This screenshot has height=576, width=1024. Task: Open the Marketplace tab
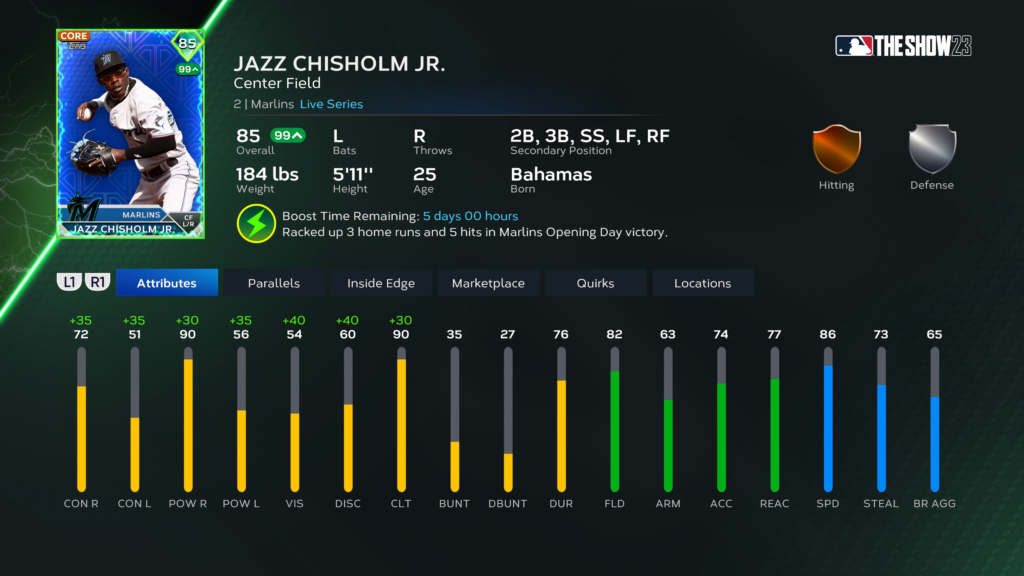point(488,283)
